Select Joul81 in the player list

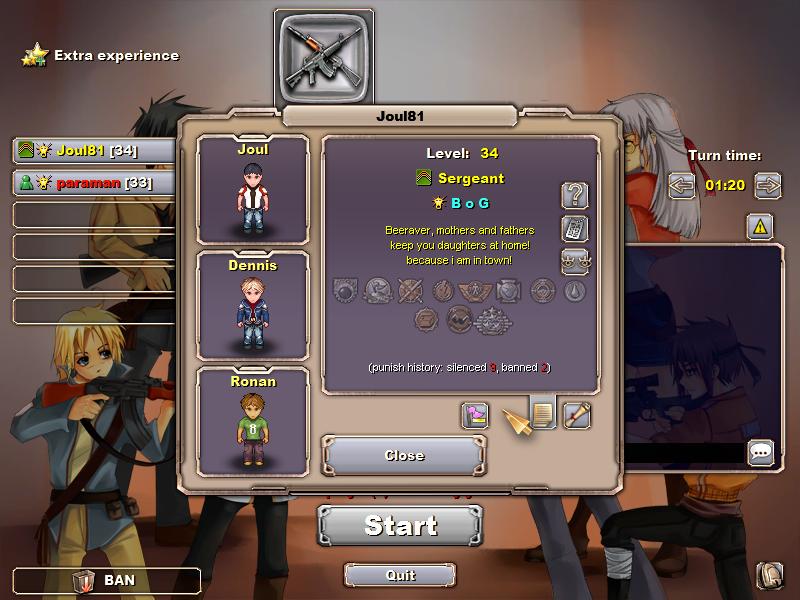click(94, 151)
